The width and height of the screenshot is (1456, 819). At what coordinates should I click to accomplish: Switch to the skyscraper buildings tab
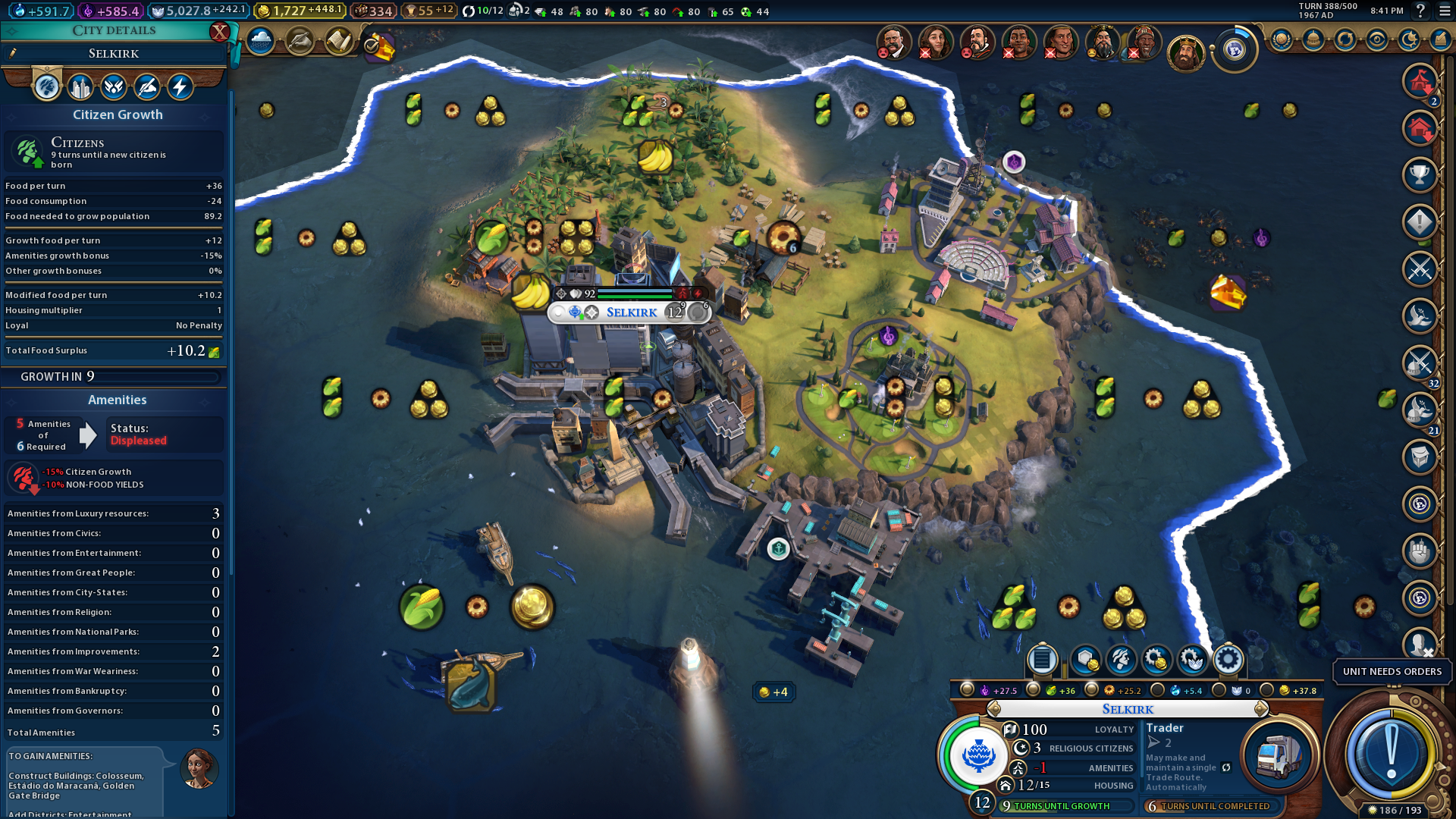coord(80,87)
